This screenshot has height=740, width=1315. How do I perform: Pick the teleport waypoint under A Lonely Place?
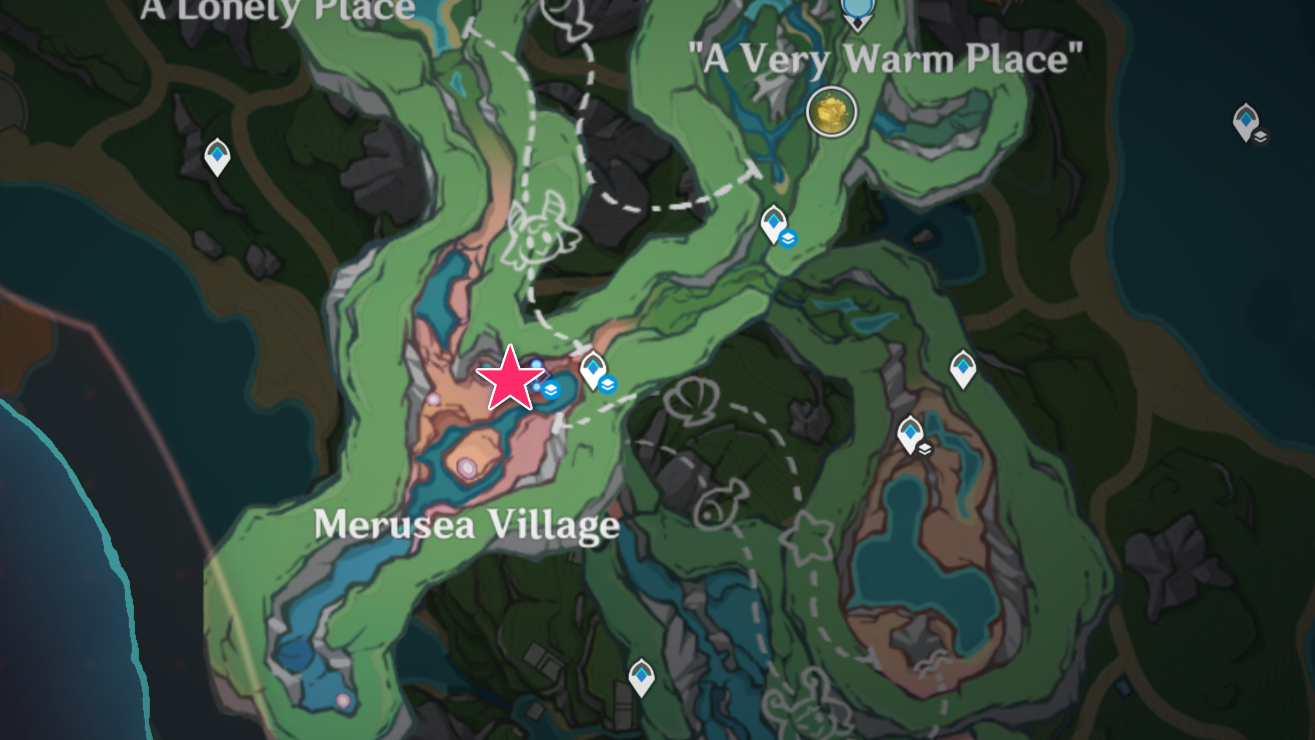(x=217, y=157)
